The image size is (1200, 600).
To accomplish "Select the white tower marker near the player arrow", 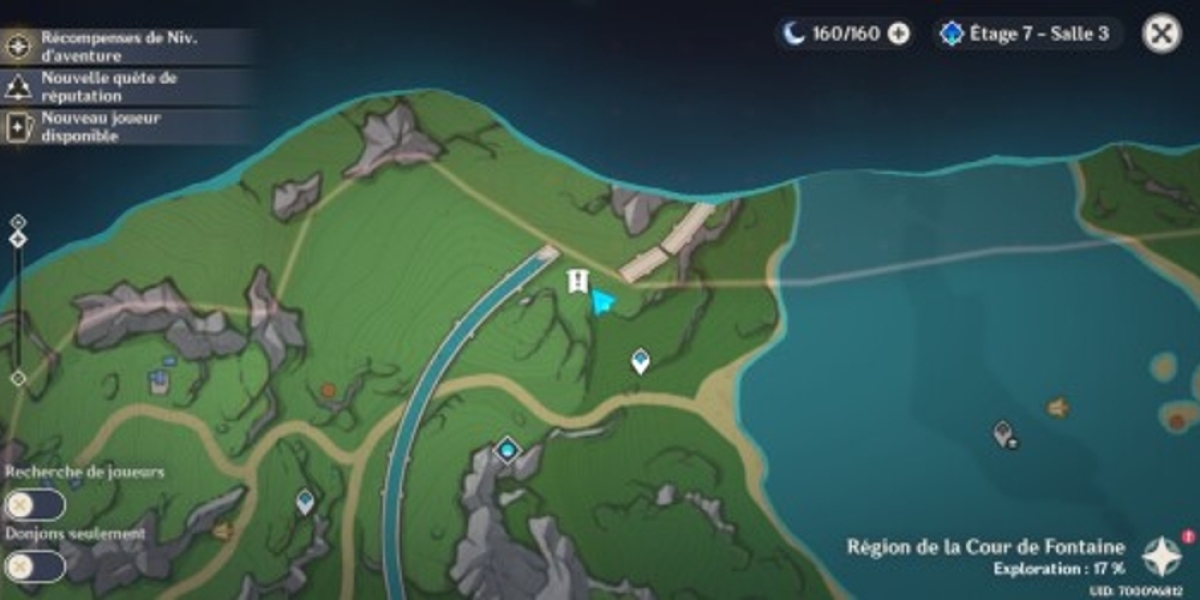I will click(x=577, y=281).
